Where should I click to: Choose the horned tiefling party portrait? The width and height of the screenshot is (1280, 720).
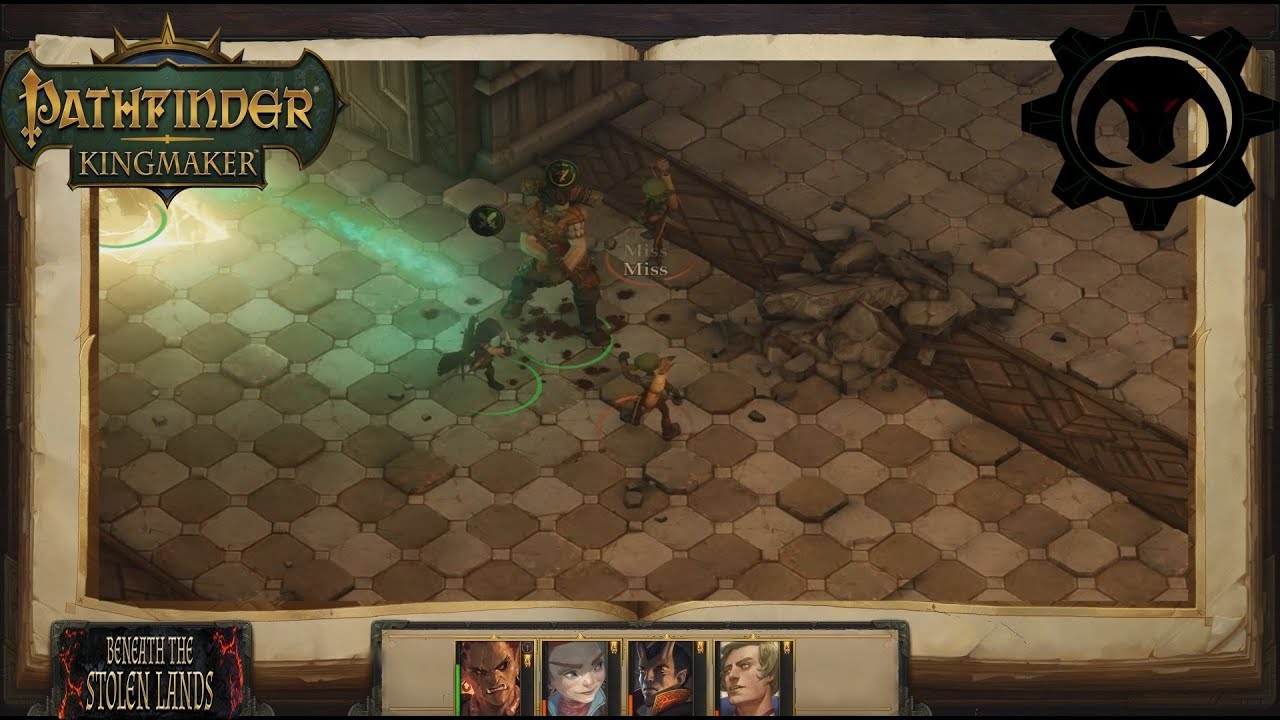tap(667, 678)
